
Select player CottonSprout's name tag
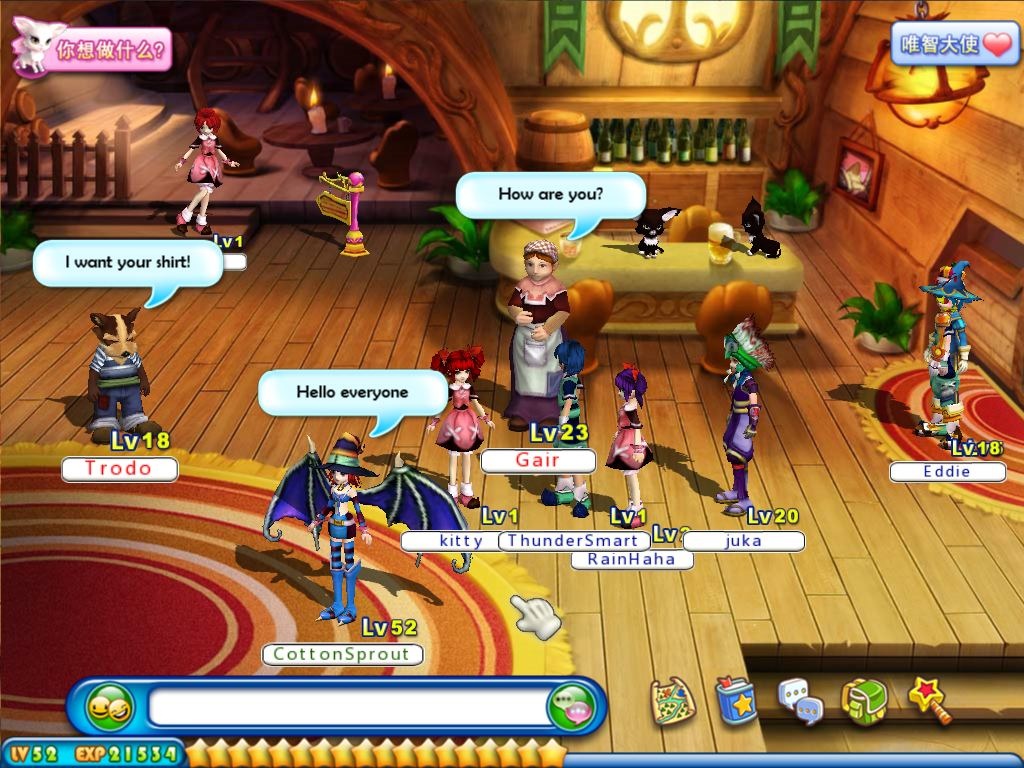coord(342,654)
